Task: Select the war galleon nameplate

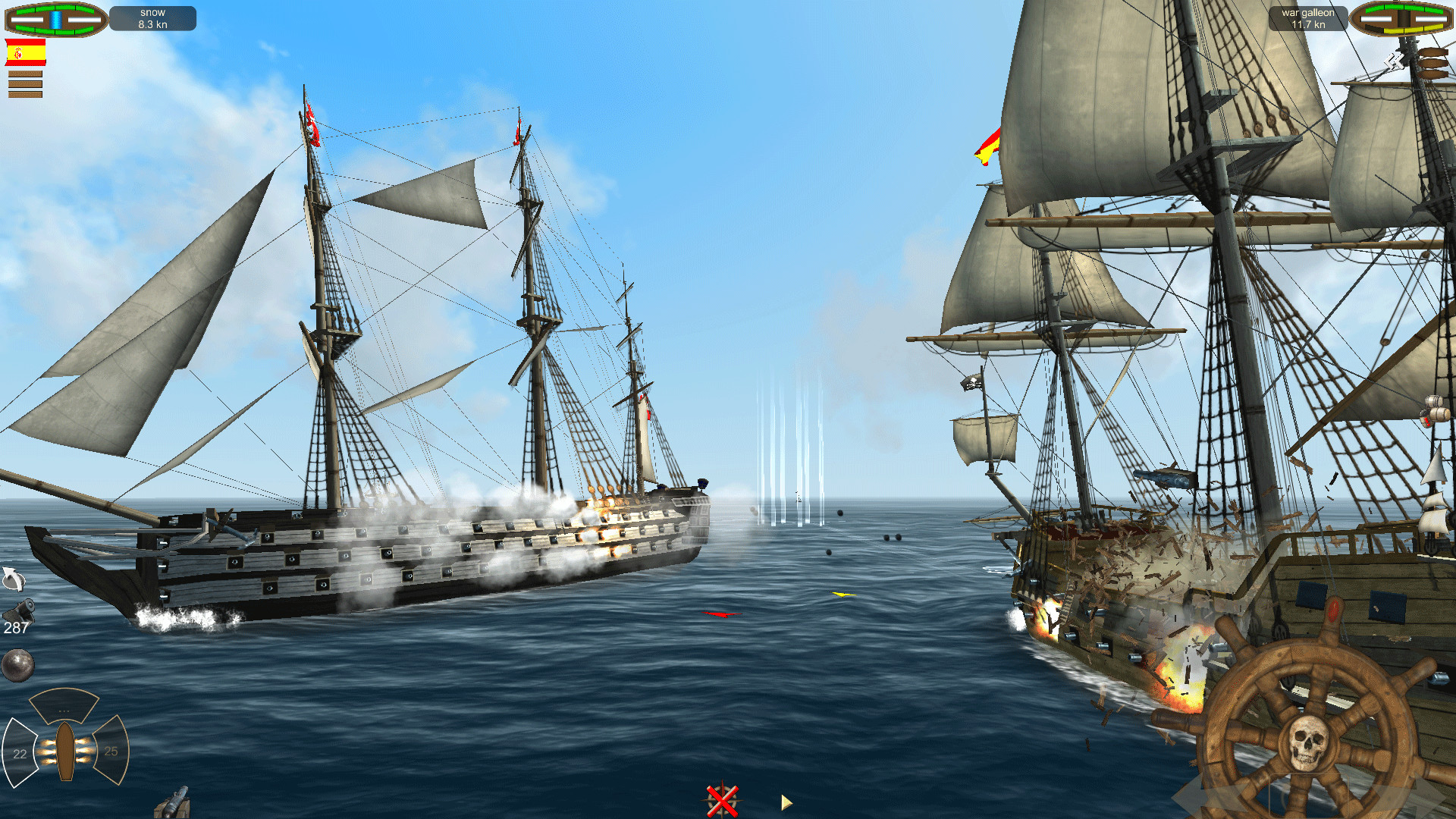Action: point(1308,12)
